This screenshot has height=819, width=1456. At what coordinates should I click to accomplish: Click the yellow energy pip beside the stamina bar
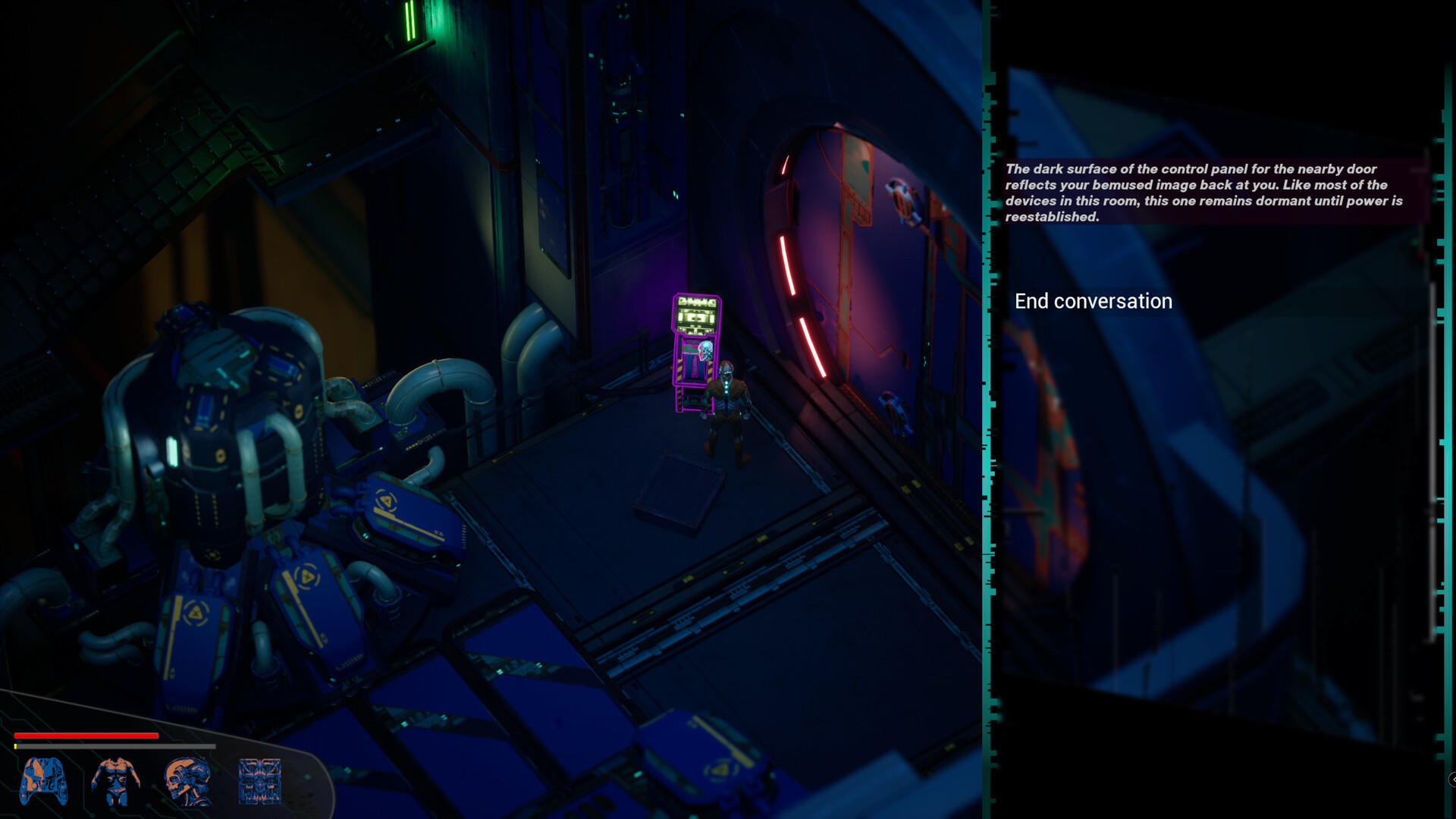(x=15, y=746)
